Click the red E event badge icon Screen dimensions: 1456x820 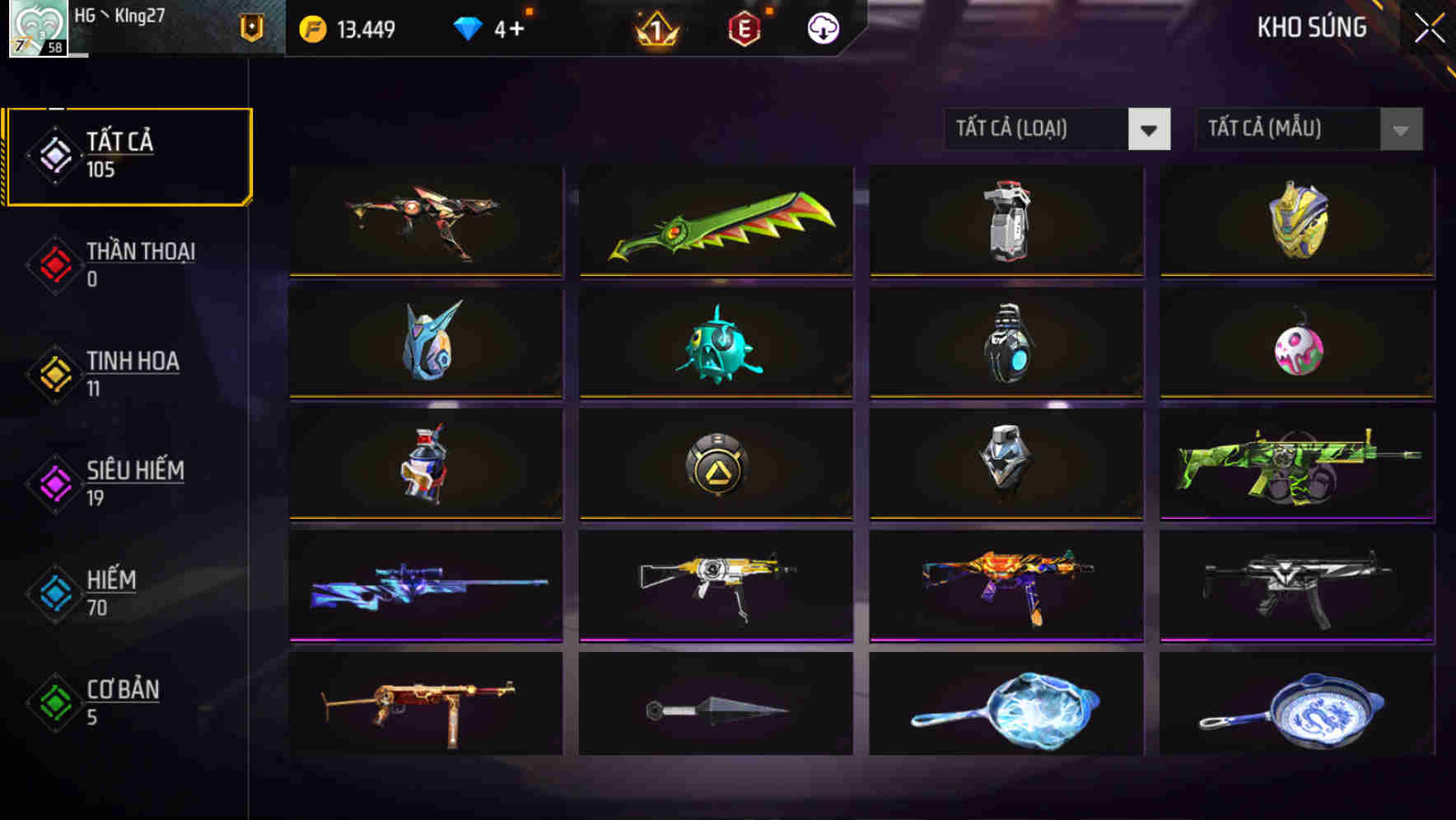745,27
